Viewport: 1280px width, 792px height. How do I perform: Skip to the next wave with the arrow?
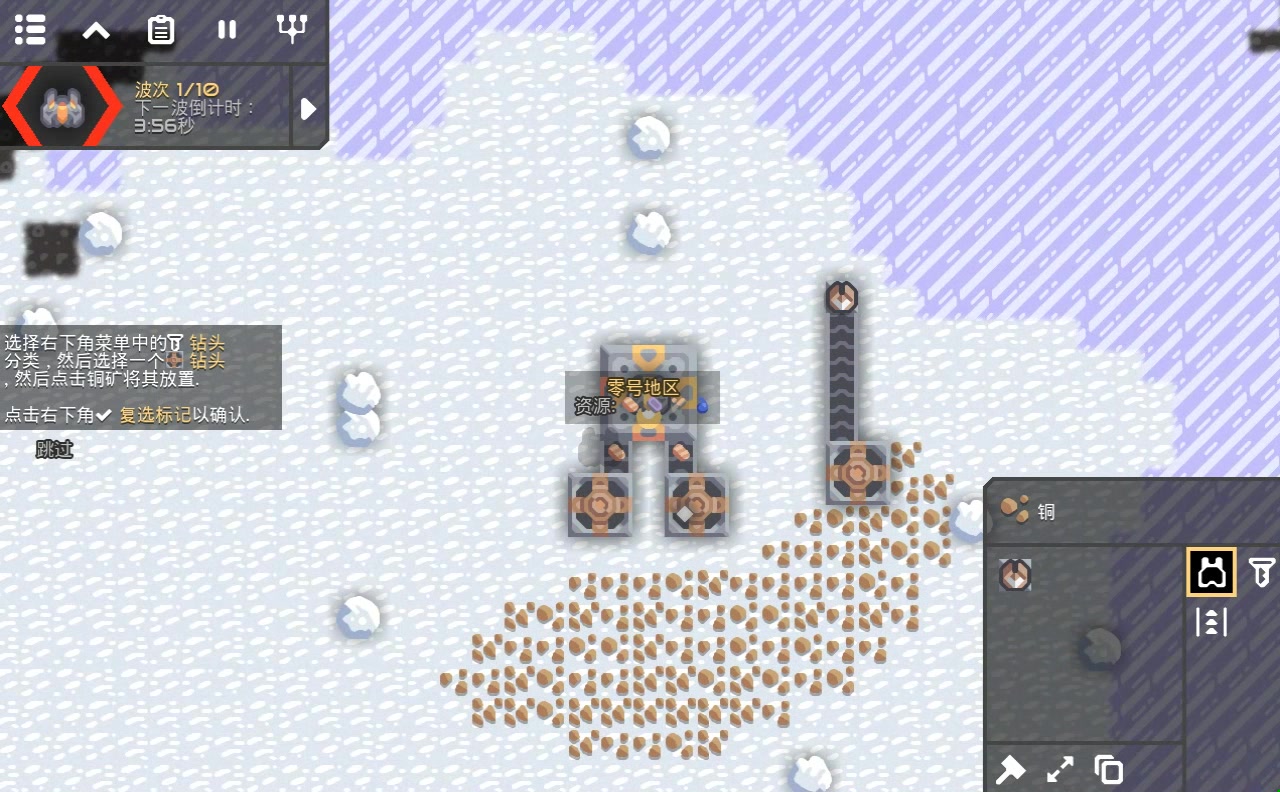309,108
